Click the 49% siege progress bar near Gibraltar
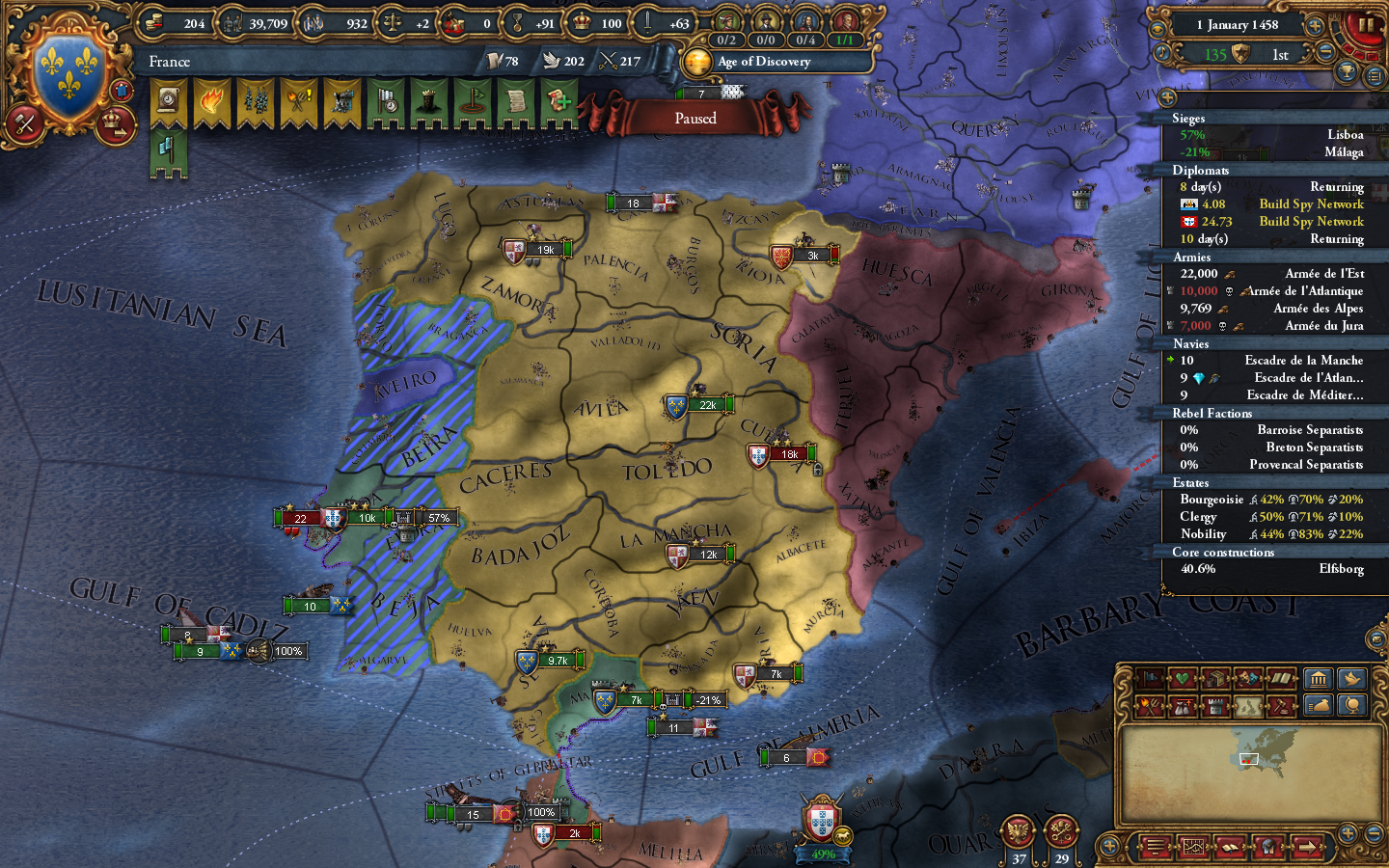 (822, 854)
